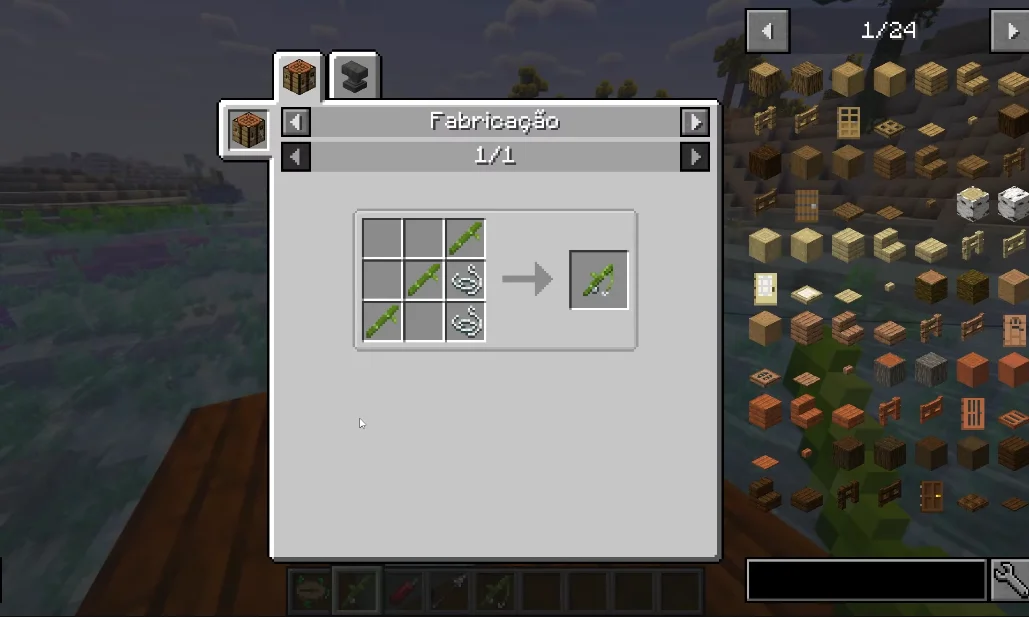The width and height of the screenshot is (1029, 617).
Task: Click the crafting table catalyst slot beside Fabricação
Action: [249, 130]
